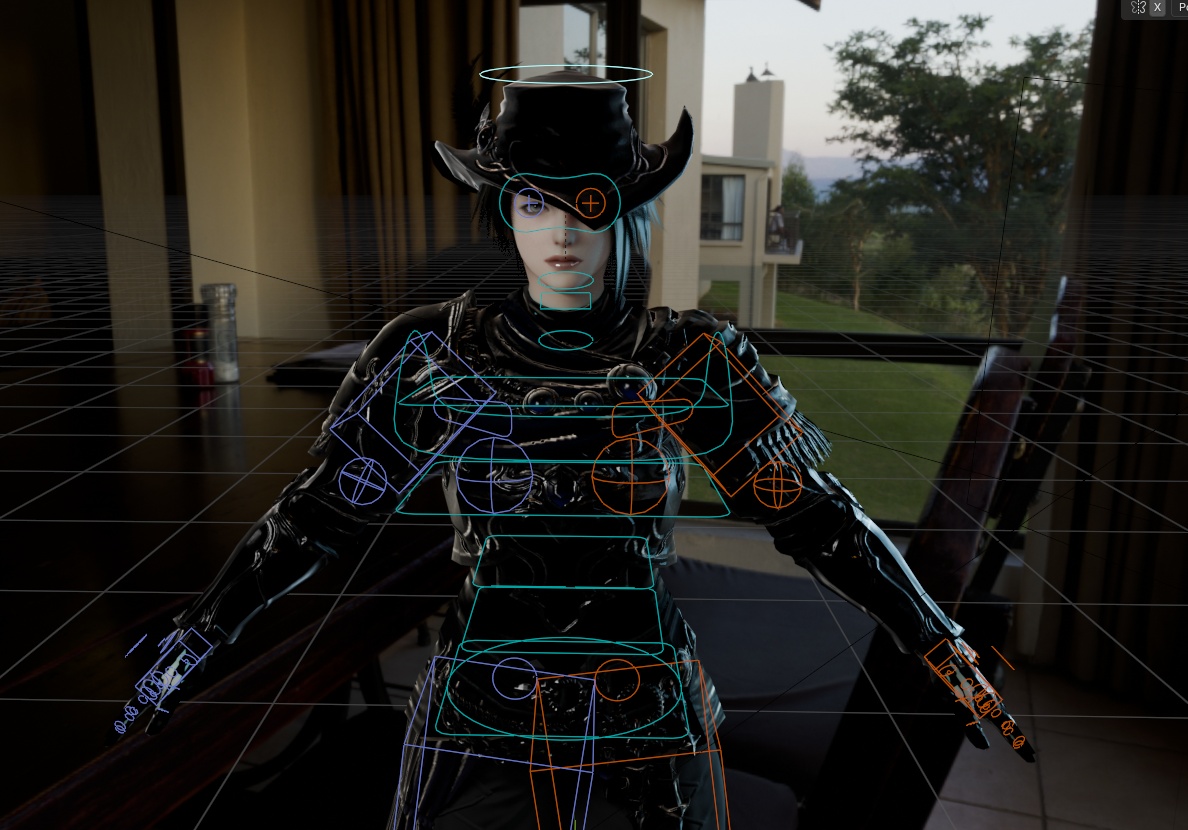Toggle the X-axis mirror button
1188x830 pixels.
pyautogui.click(x=1157, y=8)
